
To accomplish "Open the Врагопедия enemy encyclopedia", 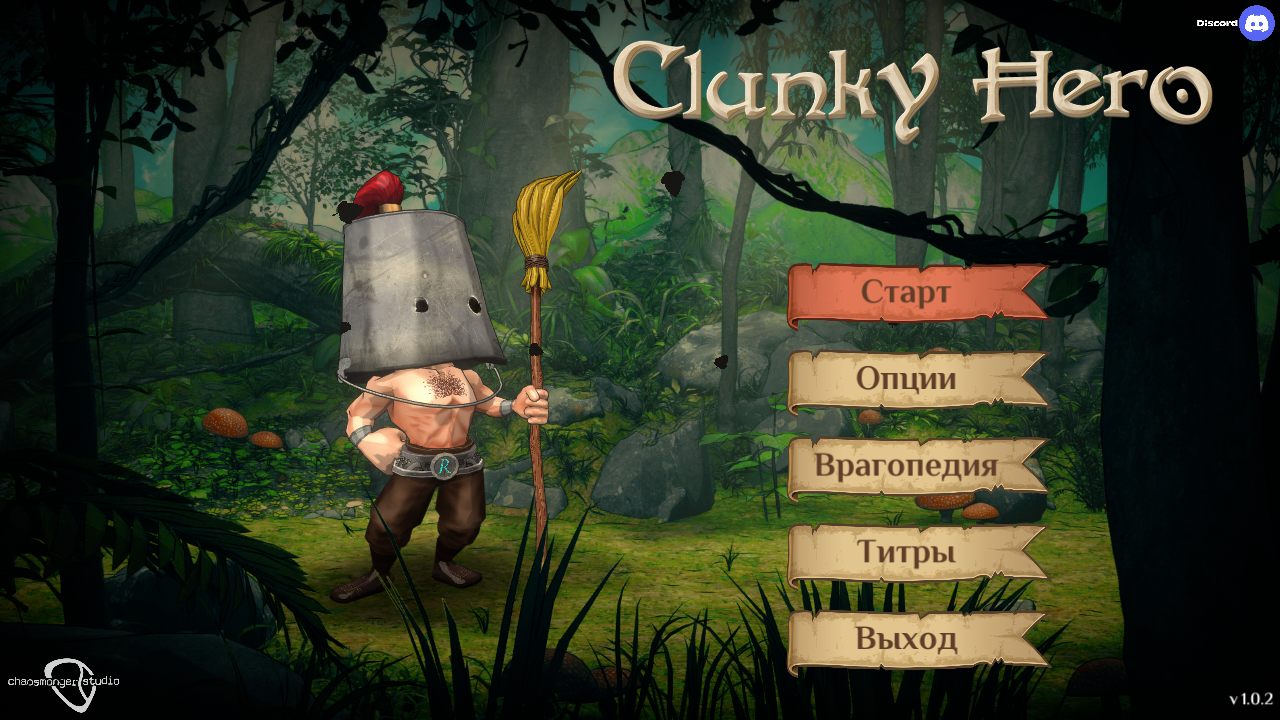I will tap(906, 465).
